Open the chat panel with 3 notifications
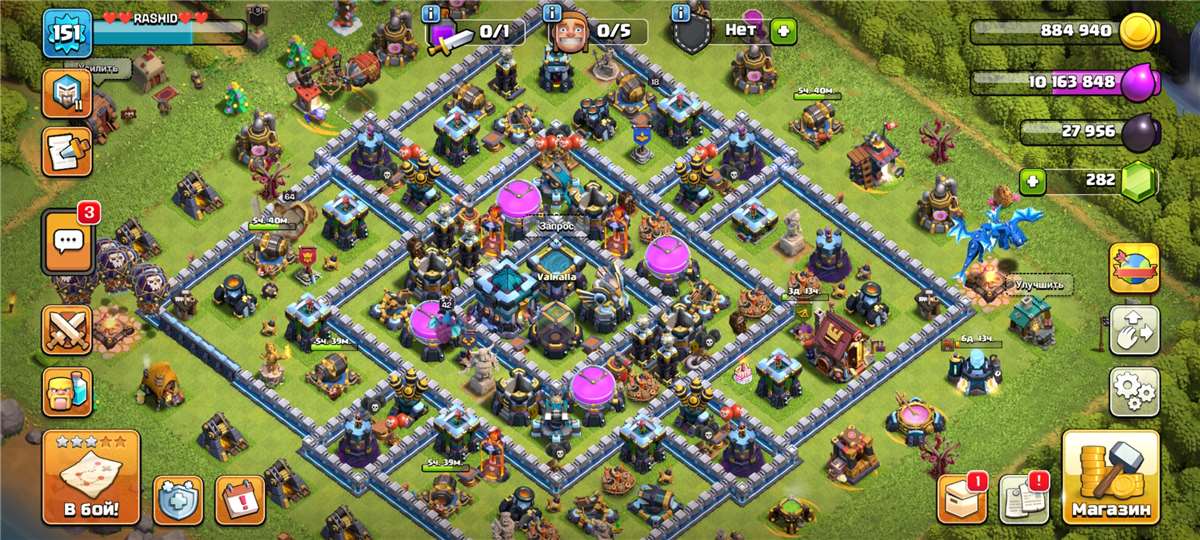The image size is (1200, 540). [67, 241]
